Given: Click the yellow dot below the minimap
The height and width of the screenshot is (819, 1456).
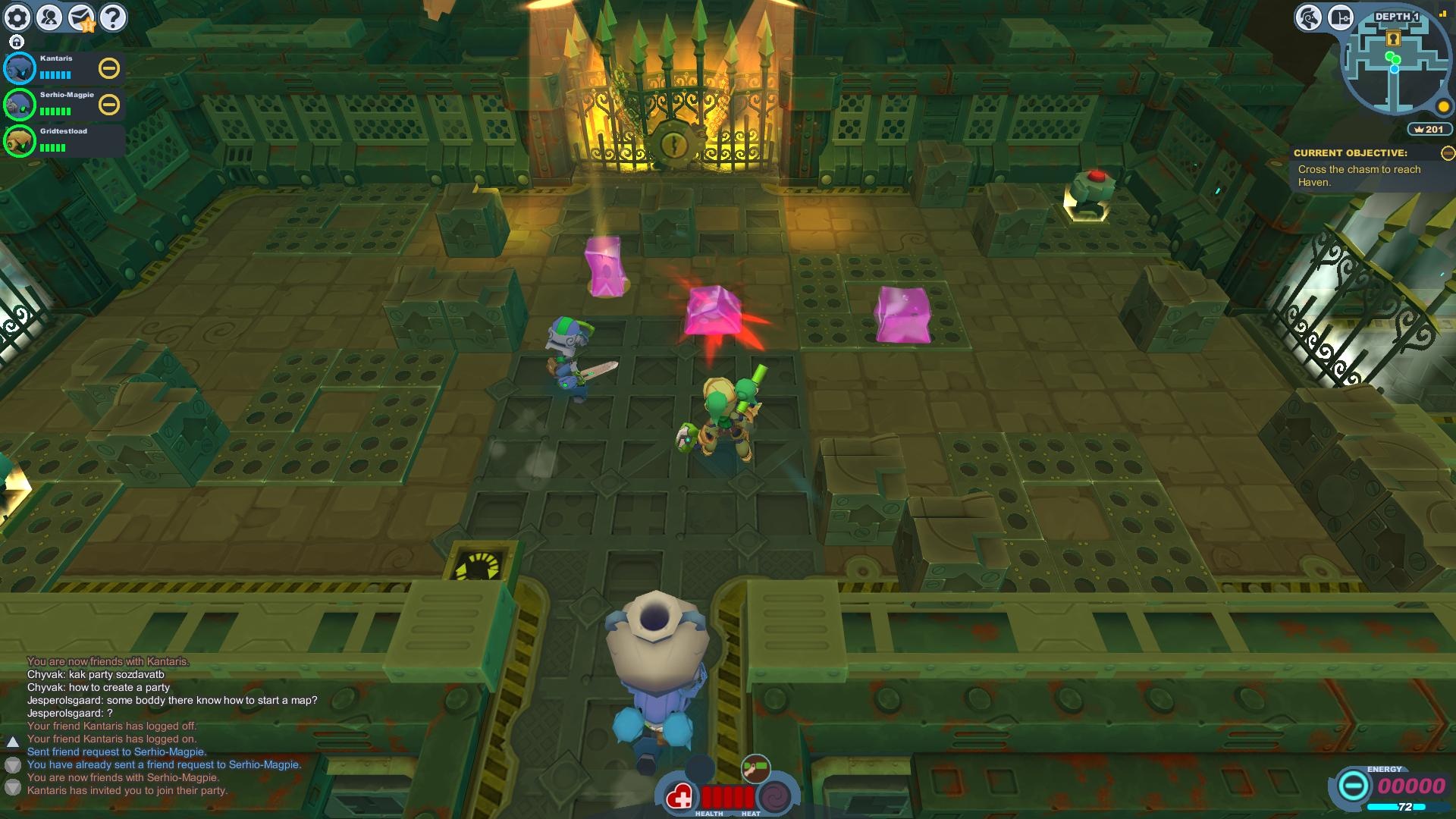Looking at the screenshot, I should (x=1443, y=107).
